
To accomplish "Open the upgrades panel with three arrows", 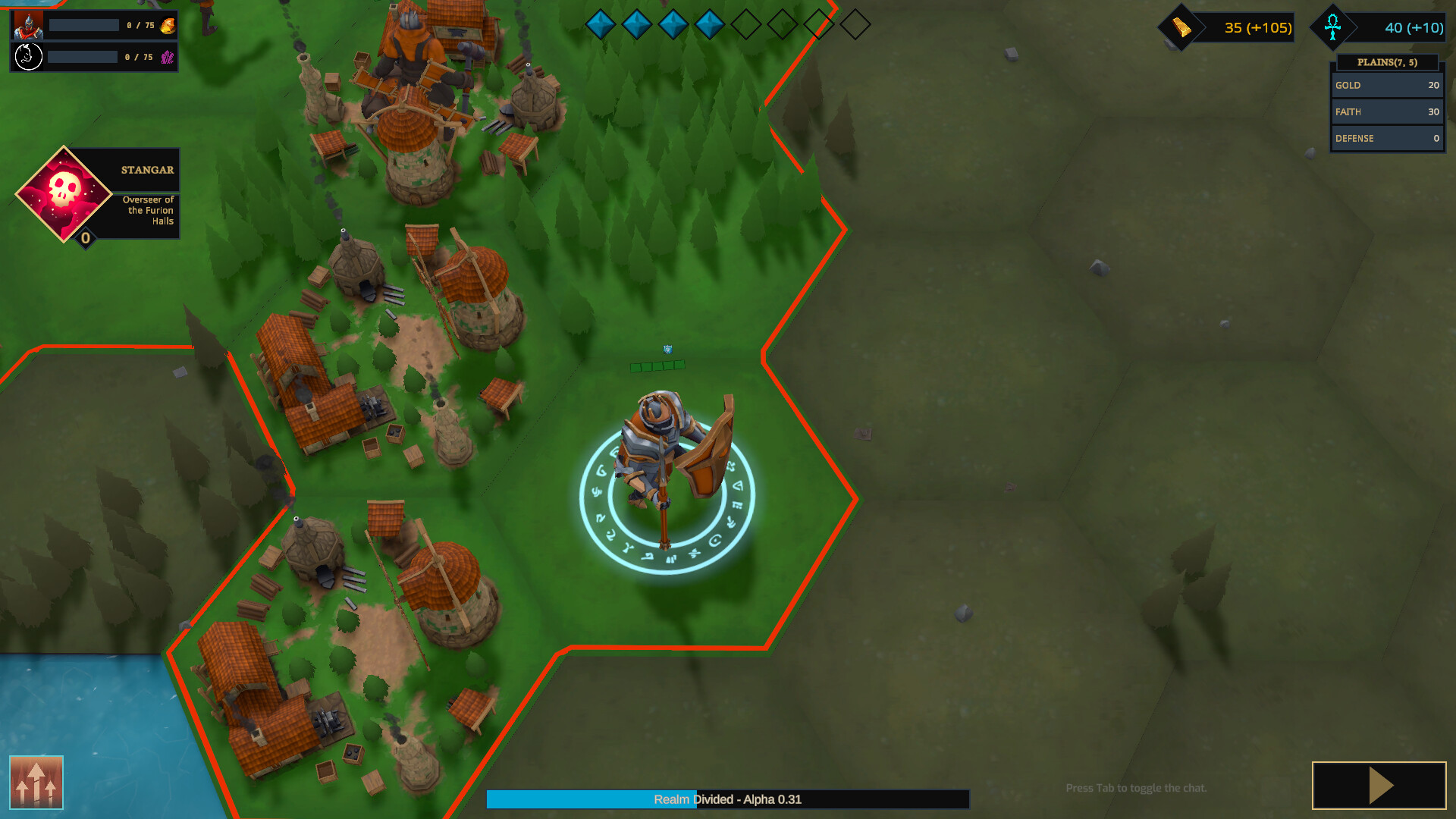I will click(x=36, y=783).
